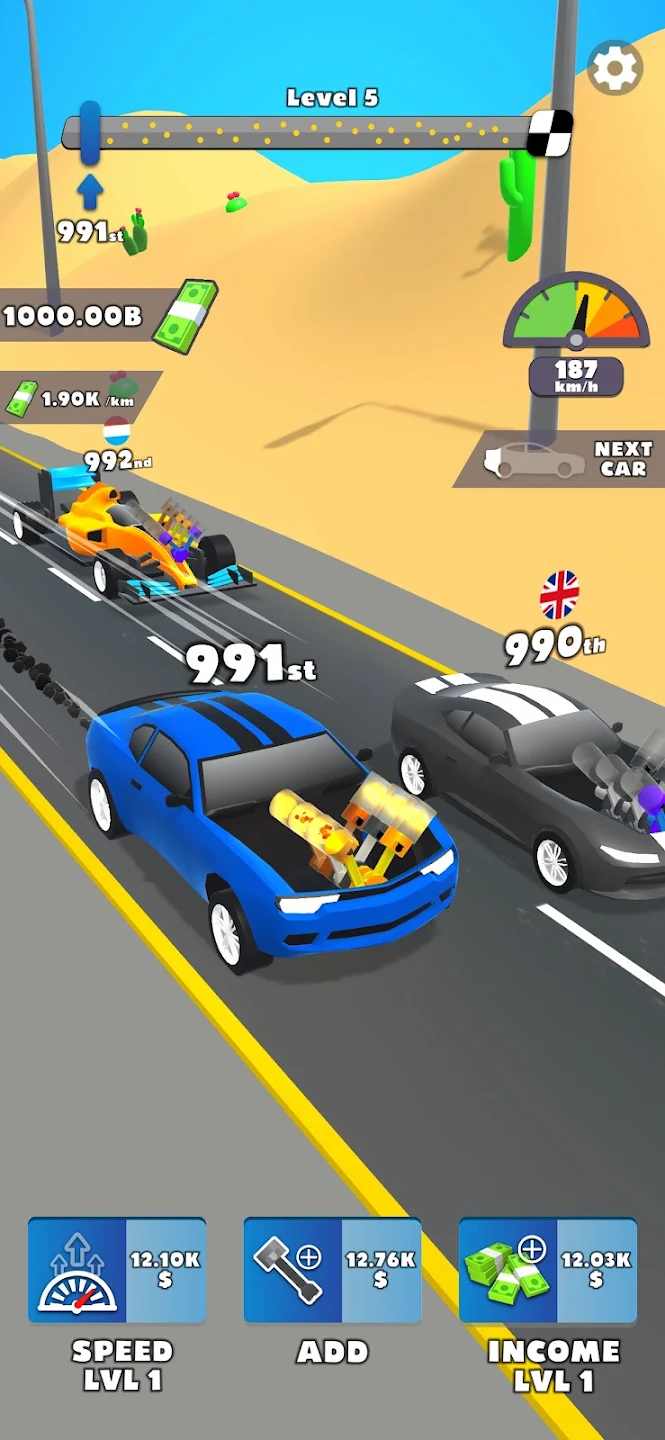Screen dimensions: 665x1440
Task: Upgrade Income LVL 1 for 12.03K
Action: (548, 1270)
